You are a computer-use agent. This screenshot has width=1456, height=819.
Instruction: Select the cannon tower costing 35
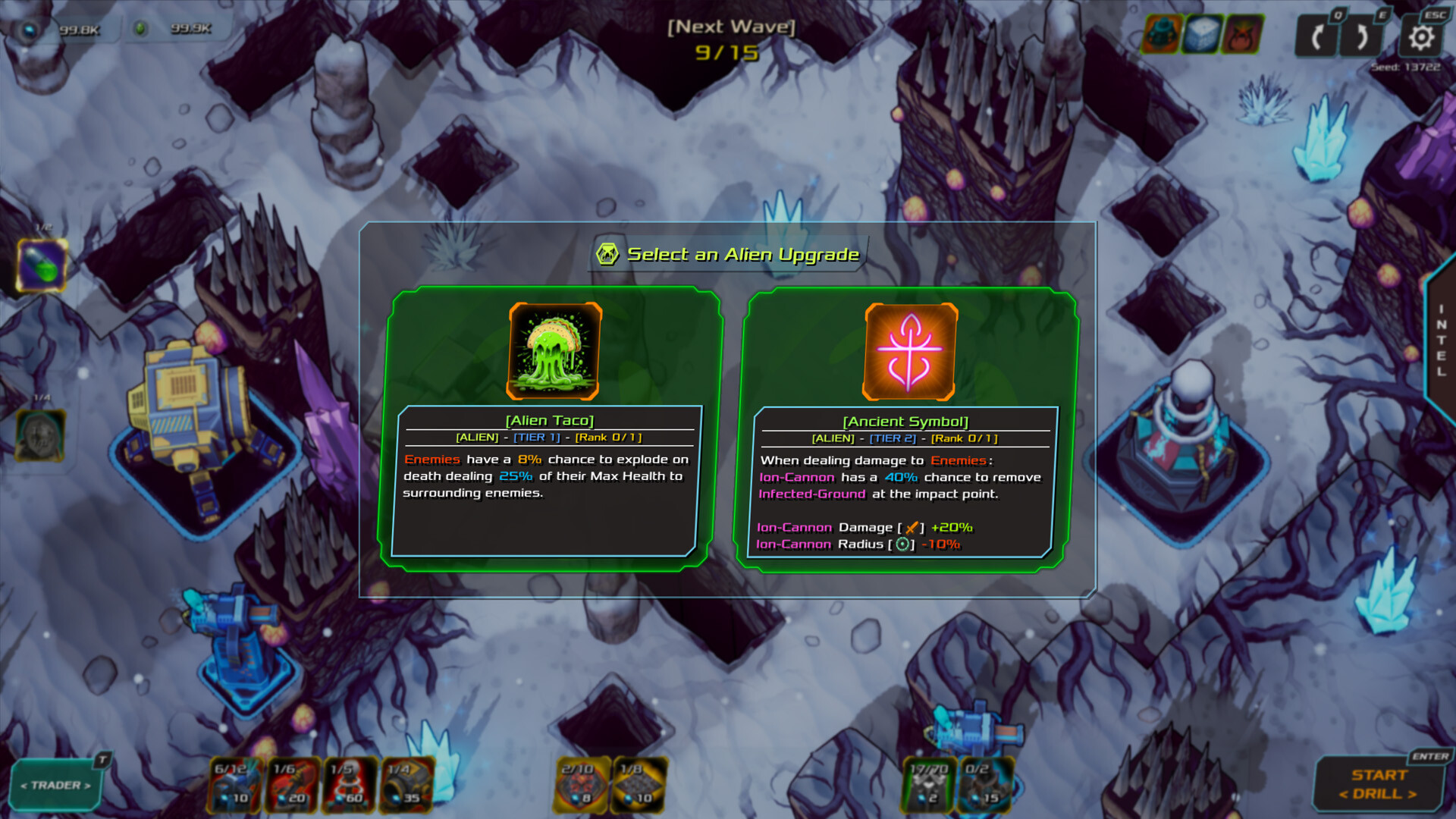(406, 783)
